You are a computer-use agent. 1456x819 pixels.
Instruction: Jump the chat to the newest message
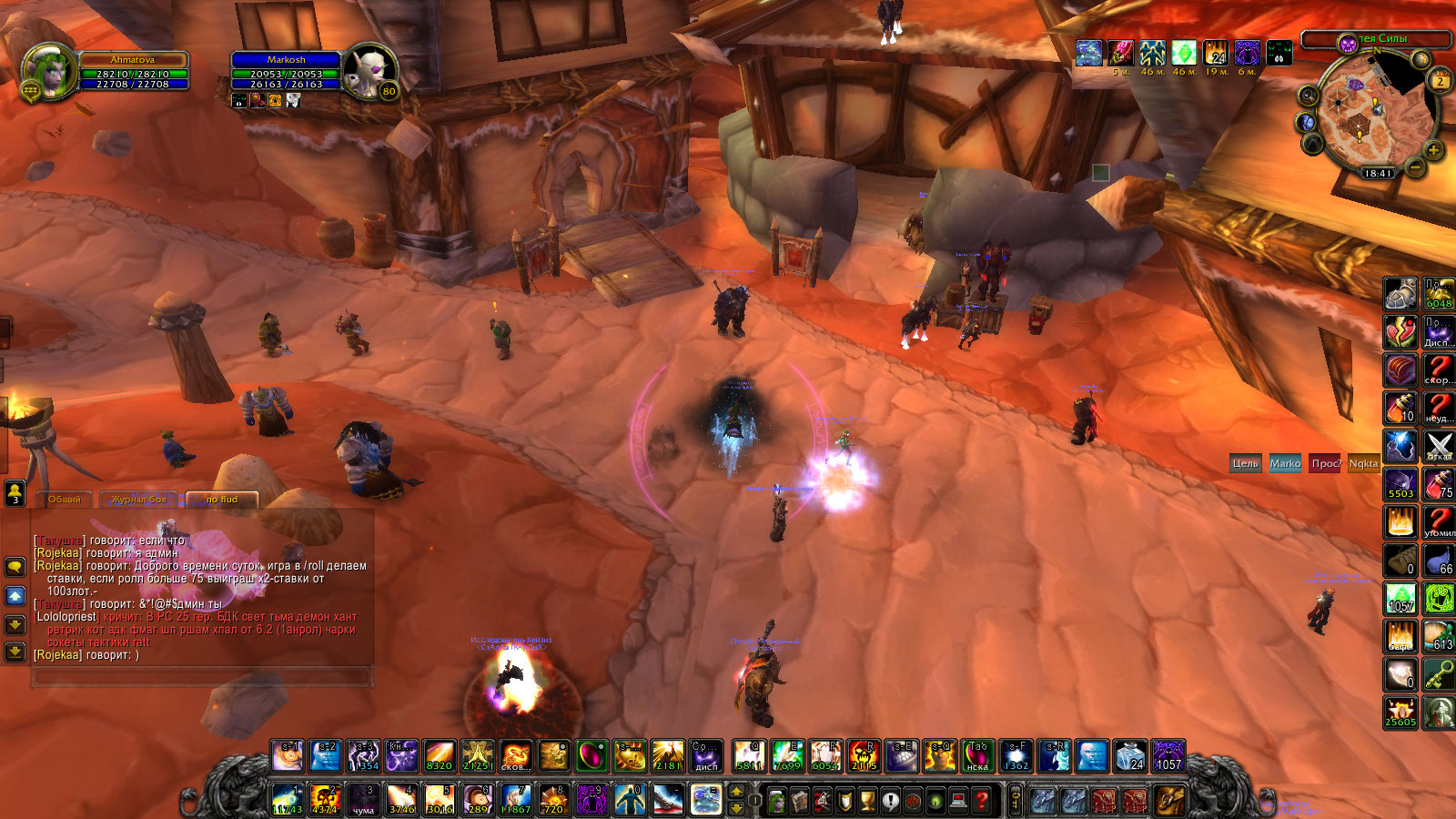15,652
